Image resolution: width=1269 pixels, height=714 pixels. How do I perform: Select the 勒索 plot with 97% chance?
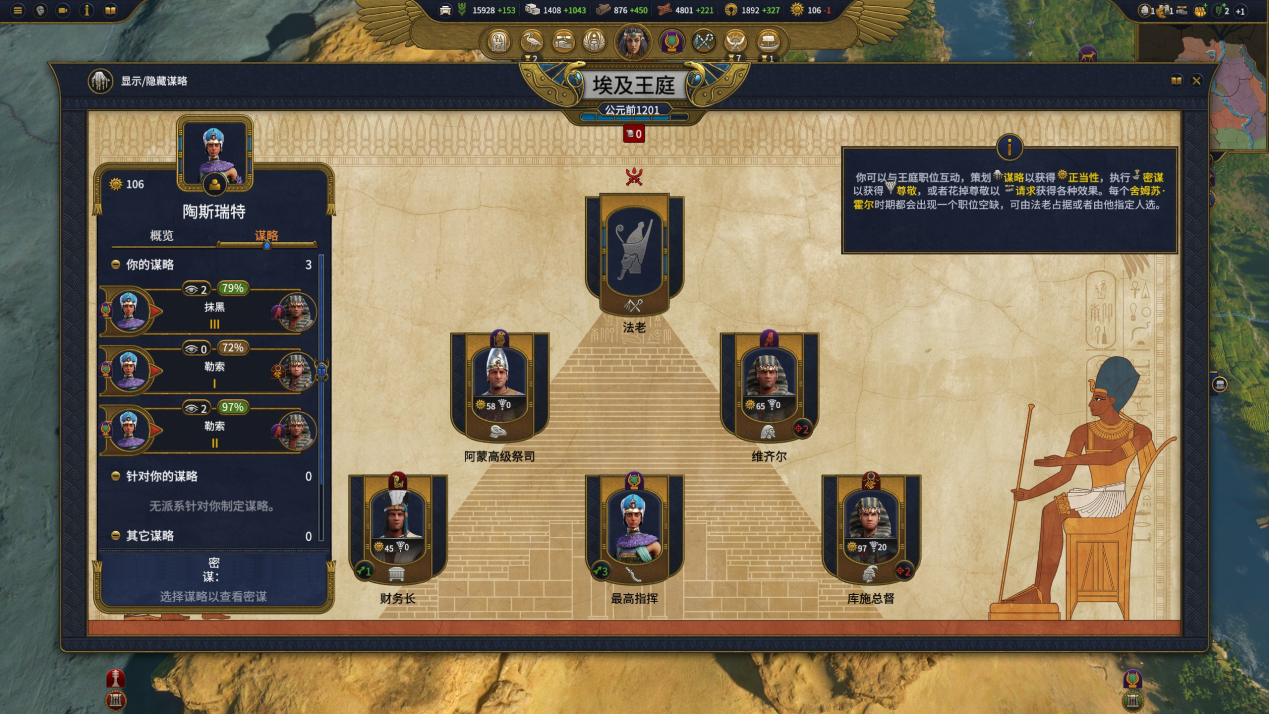[213, 428]
